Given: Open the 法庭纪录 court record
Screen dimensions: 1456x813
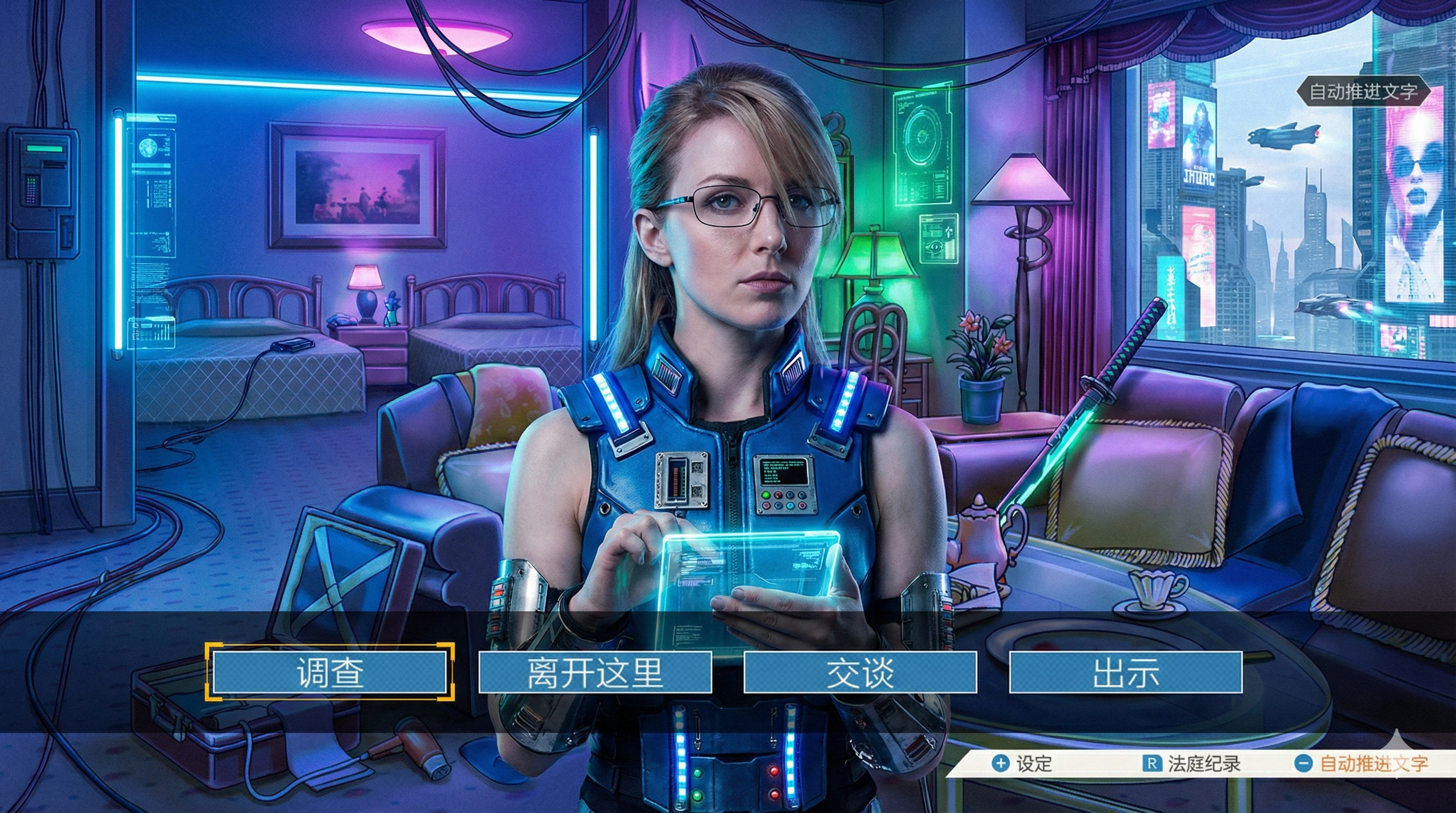Looking at the screenshot, I should (1191, 764).
